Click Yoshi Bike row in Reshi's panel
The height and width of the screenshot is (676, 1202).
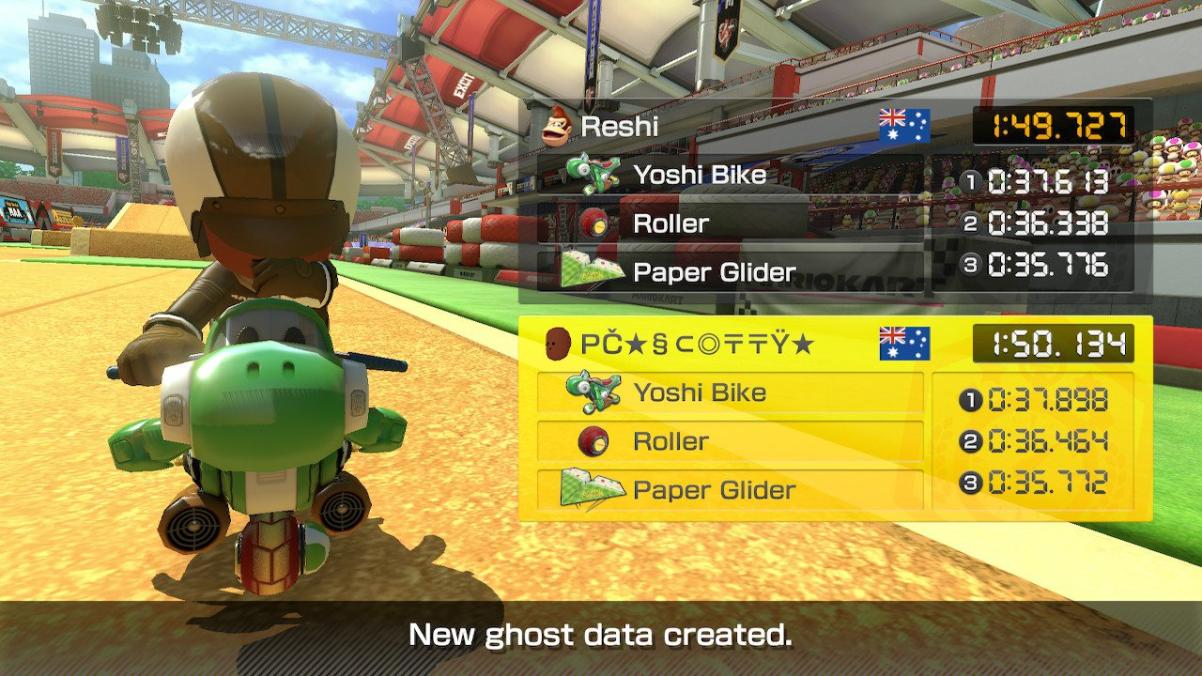(730, 176)
